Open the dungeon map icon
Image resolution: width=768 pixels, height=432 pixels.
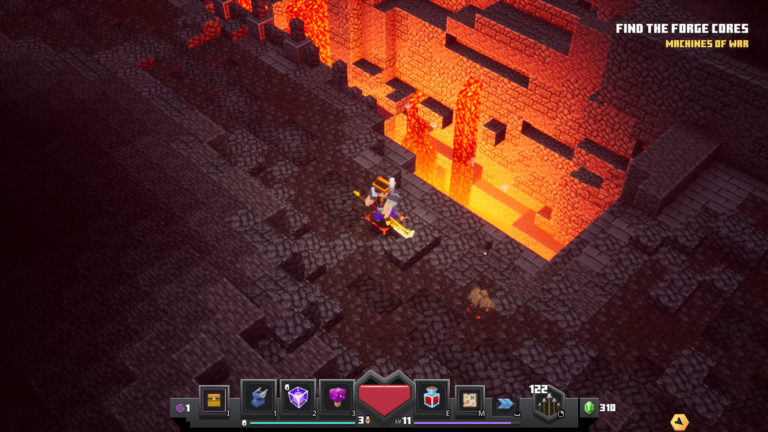tap(470, 400)
